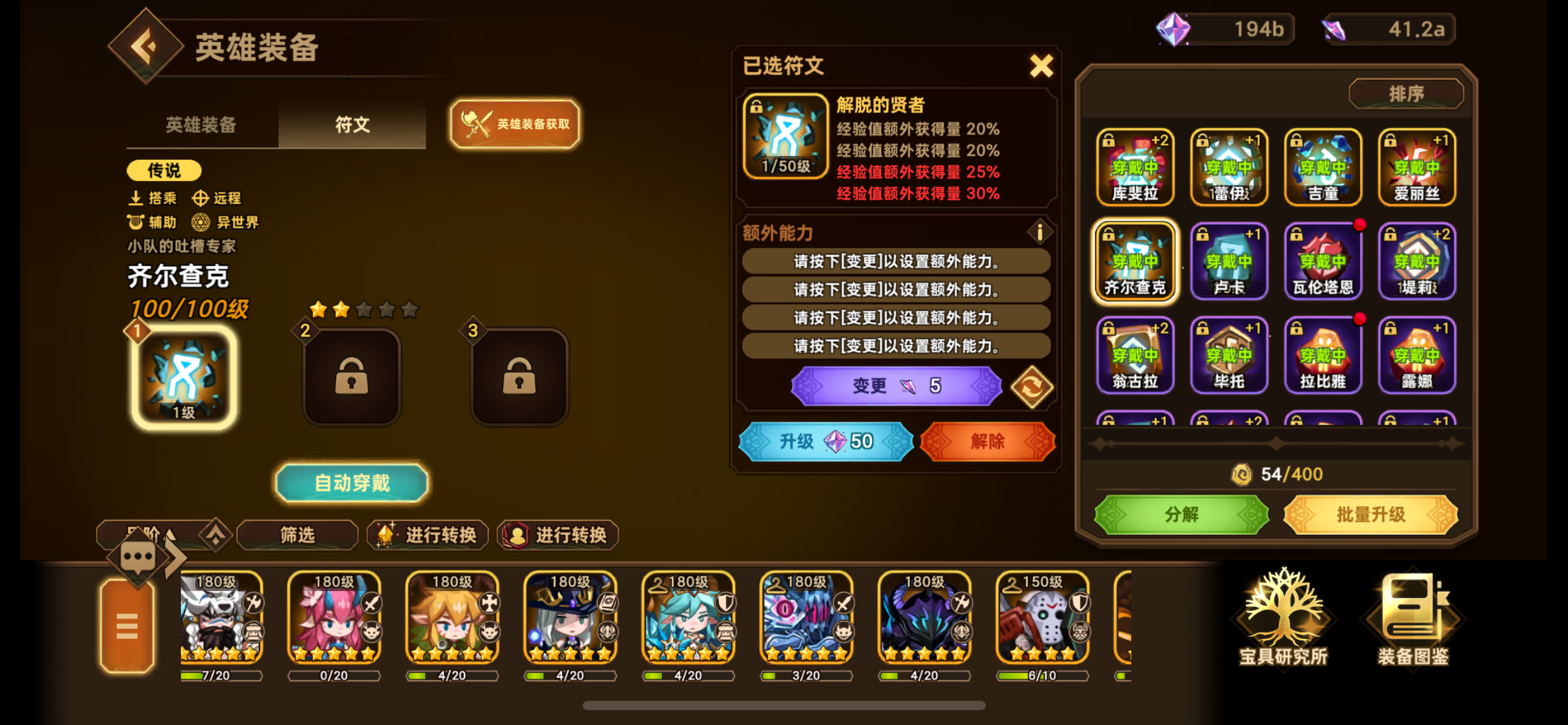Screen dimensions: 1568x725
Task: Select 库斐拉's equipped rune in the grid
Action: 1135,167
